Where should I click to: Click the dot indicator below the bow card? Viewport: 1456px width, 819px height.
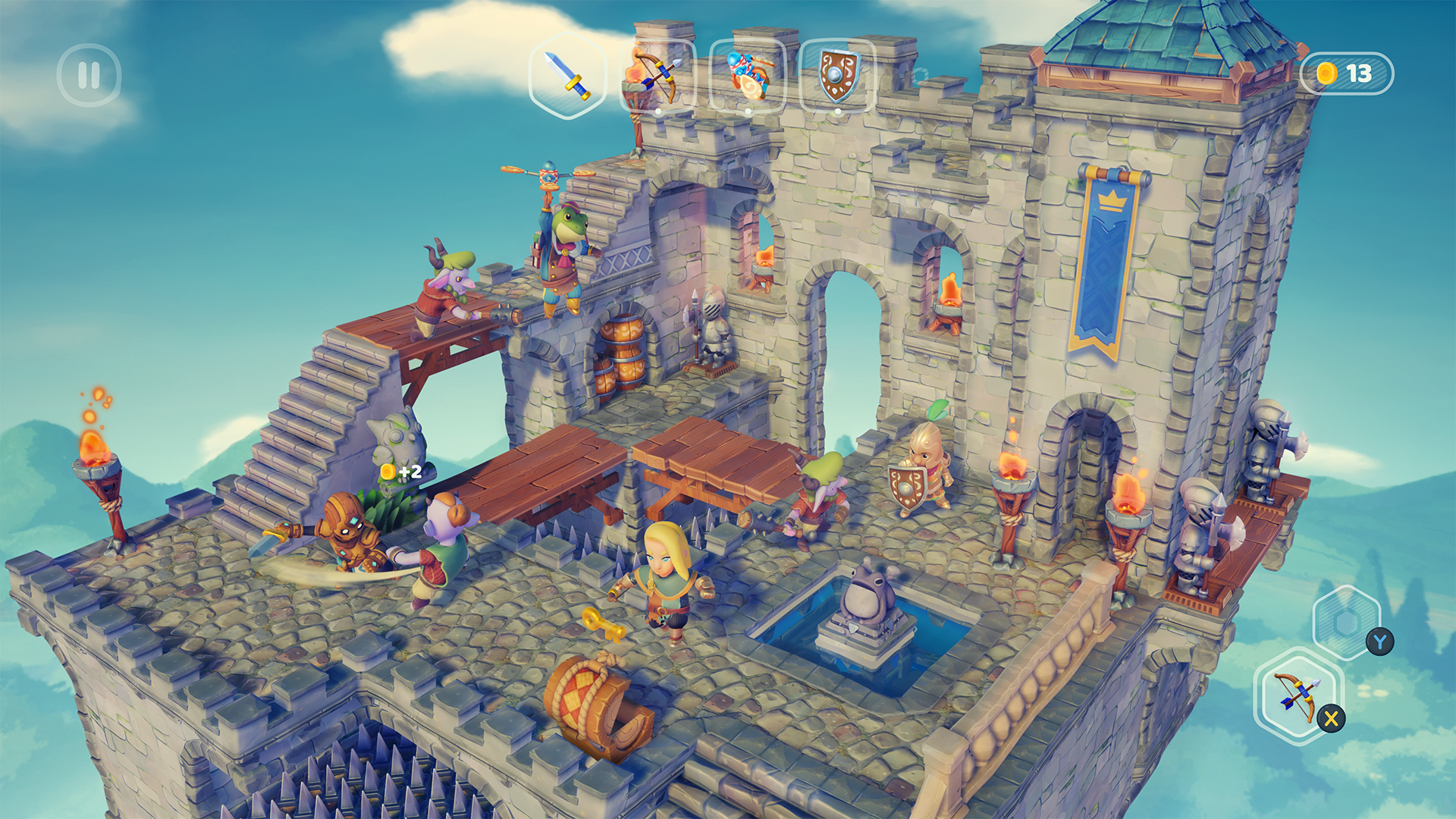658,111
